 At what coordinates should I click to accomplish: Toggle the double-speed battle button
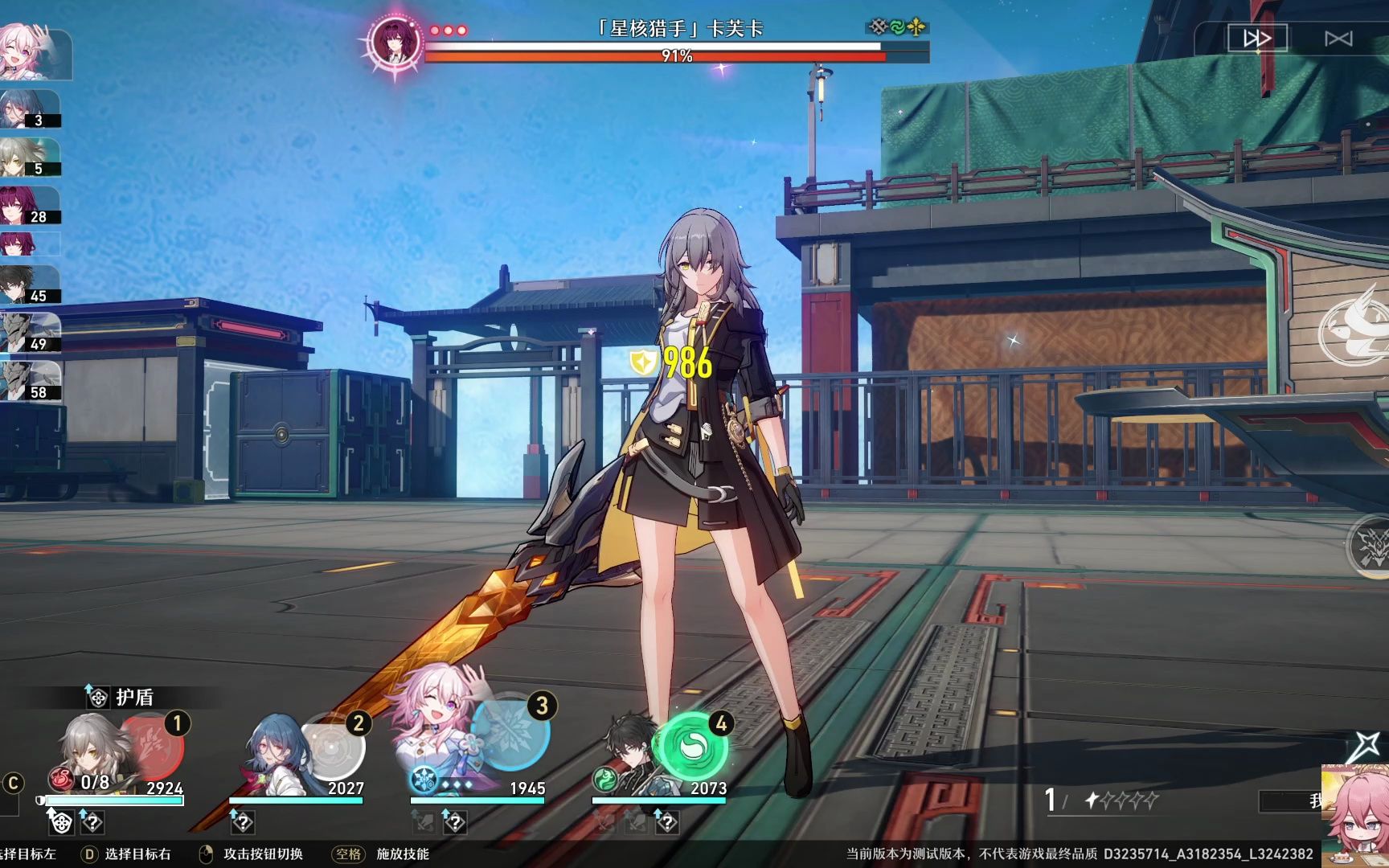[1256, 39]
